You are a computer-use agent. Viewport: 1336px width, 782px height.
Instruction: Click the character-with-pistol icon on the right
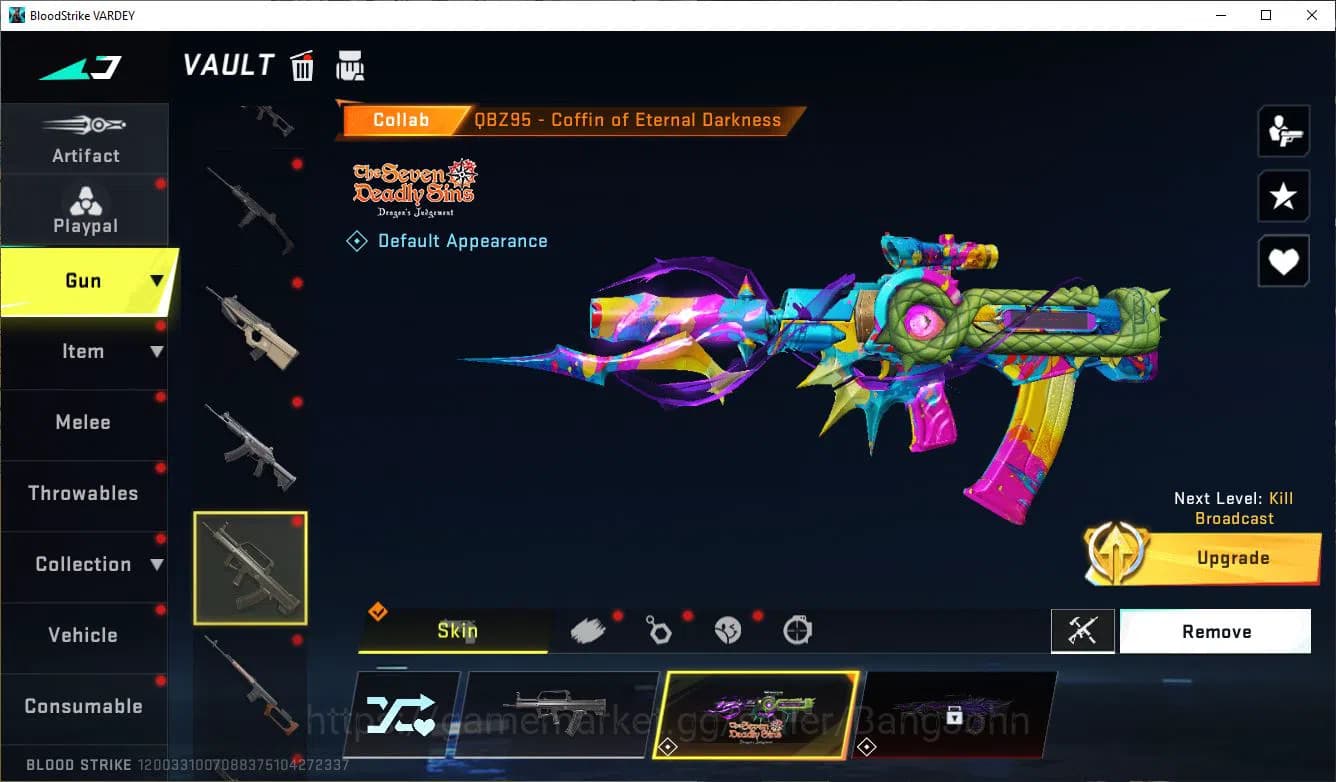pyautogui.click(x=1284, y=130)
